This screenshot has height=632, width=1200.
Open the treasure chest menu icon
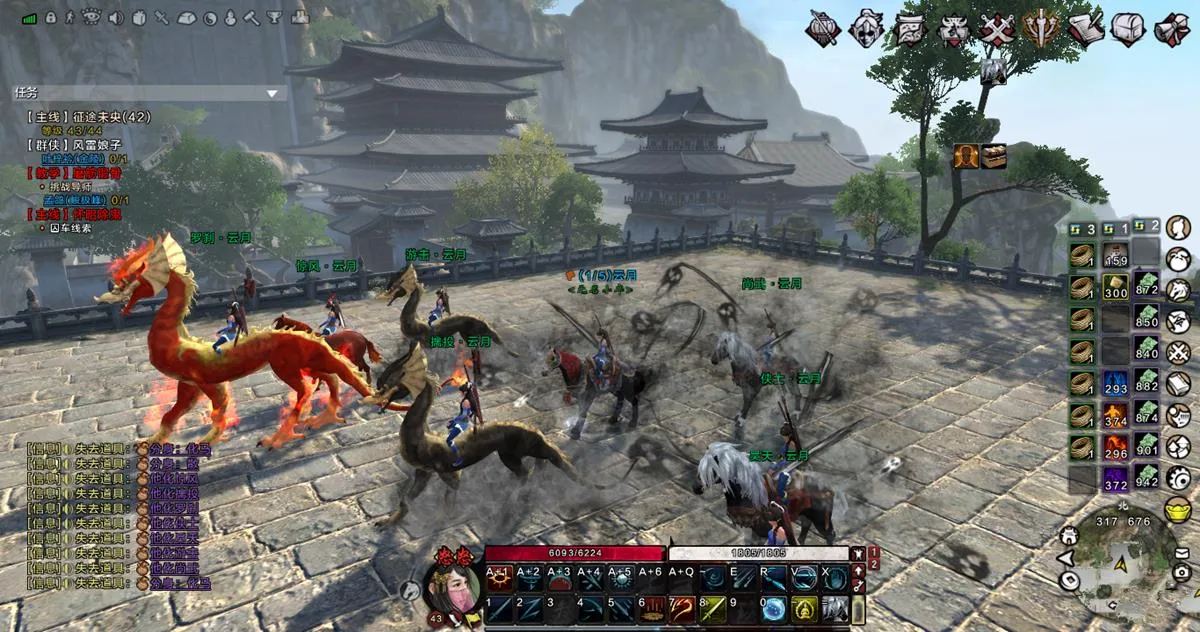(x=1128, y=28)
